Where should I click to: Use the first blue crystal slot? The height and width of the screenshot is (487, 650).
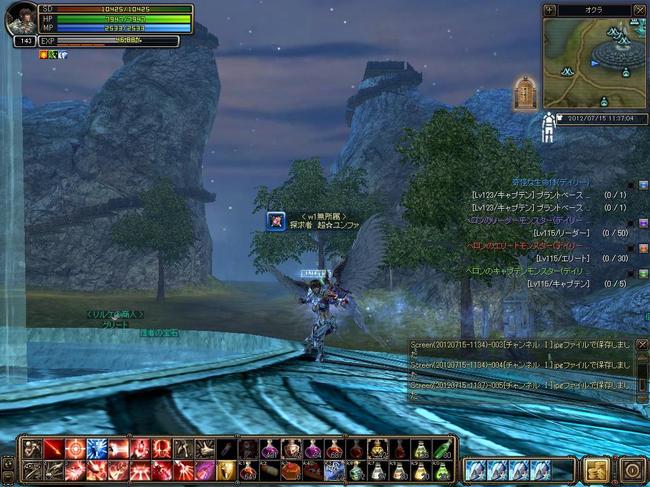click(x=475, y=469)
